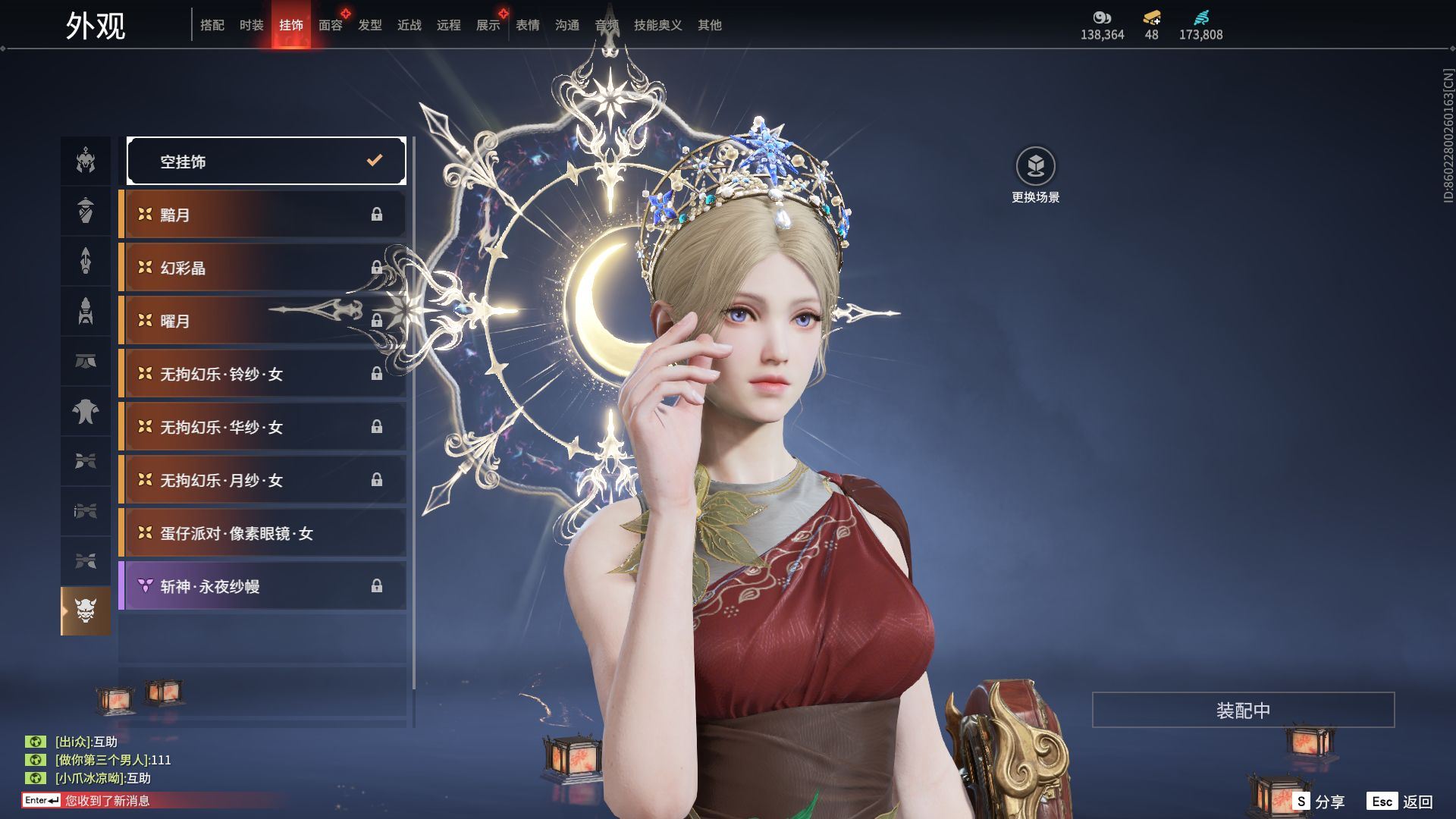The image size is (1456, 819).
Task: Open the 时装 tab
Action: click(x=251, y=25)
